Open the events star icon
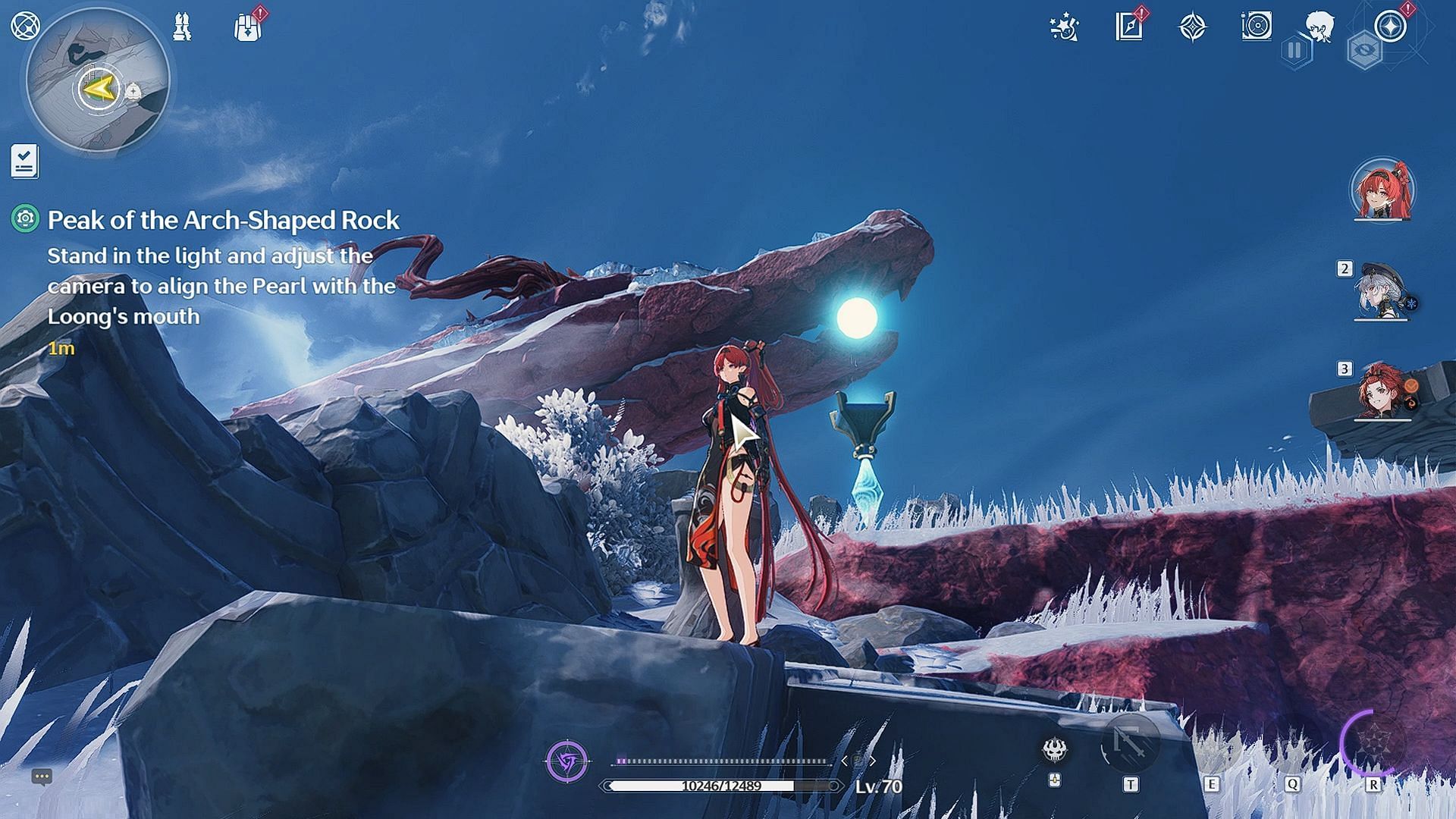1456x819 pixels. click(x=1064, y=28)
